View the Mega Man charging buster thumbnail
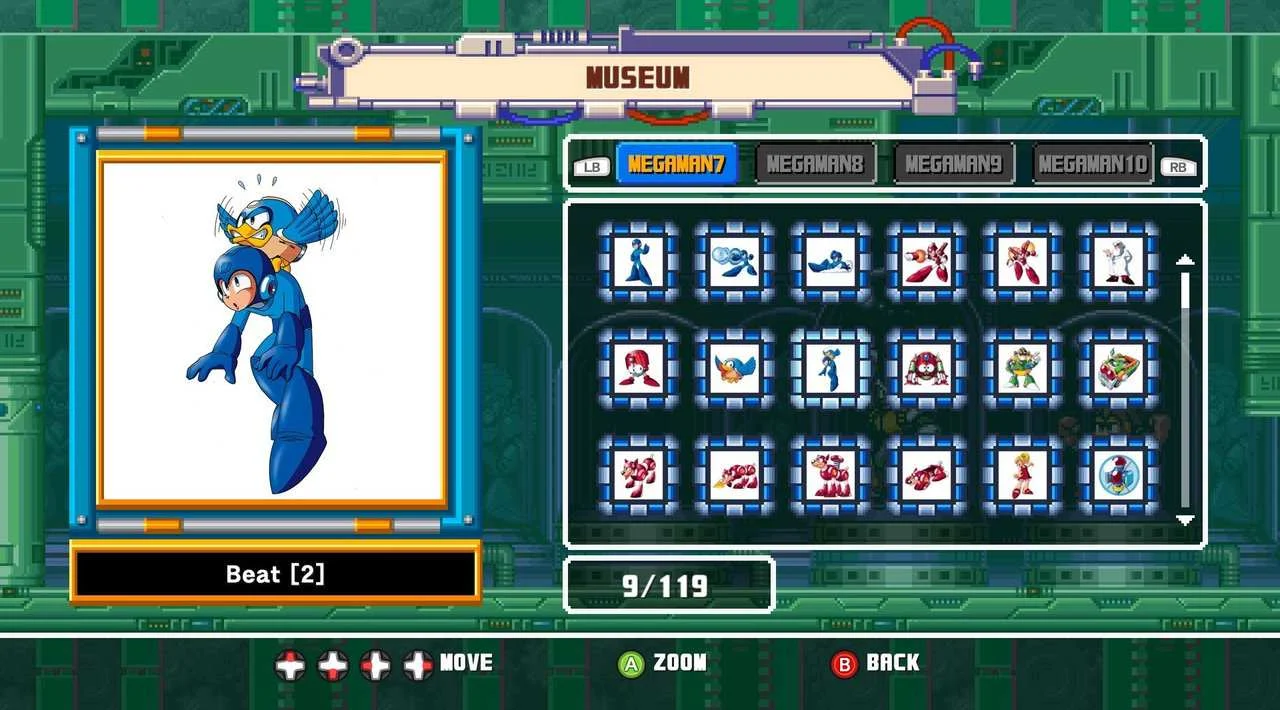This screenshot has width=1280, height=710. (734, 262)
